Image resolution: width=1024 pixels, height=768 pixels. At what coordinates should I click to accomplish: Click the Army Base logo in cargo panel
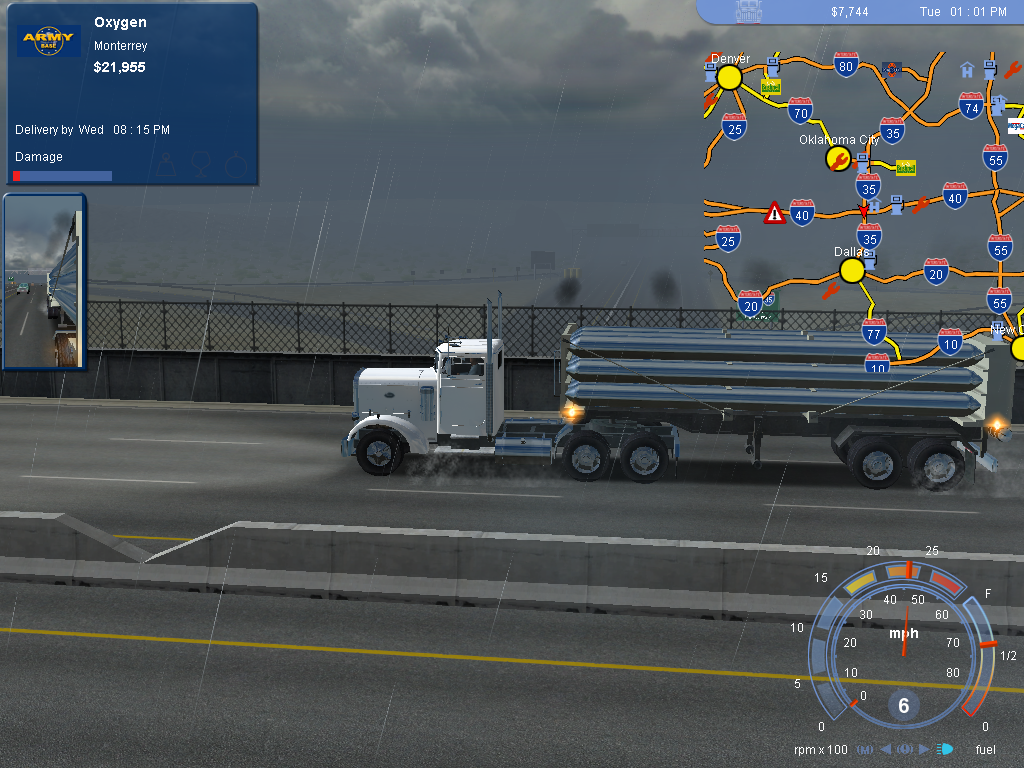click(x=48, y=42)
